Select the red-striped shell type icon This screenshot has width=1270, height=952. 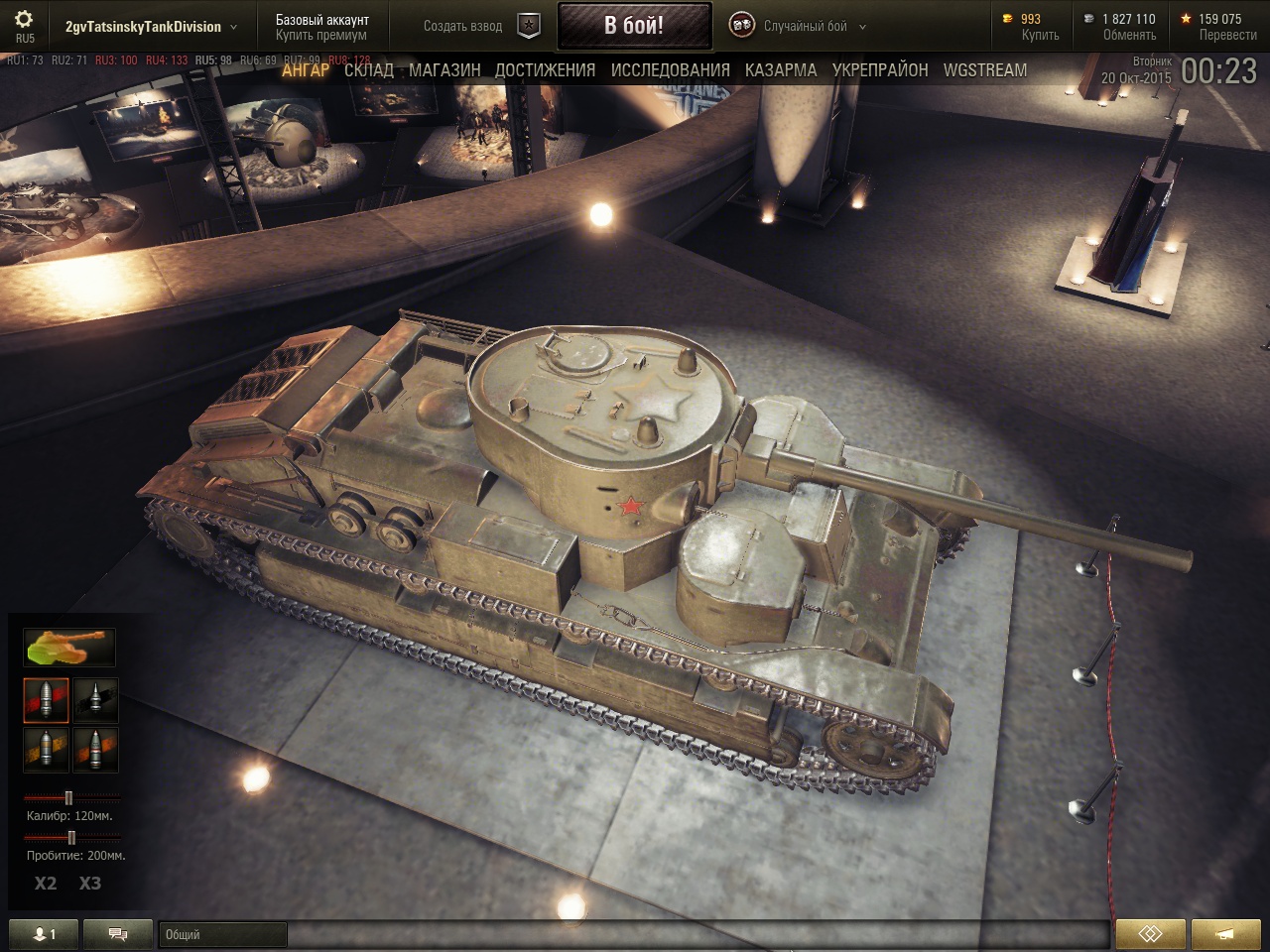tap(46, 700)
